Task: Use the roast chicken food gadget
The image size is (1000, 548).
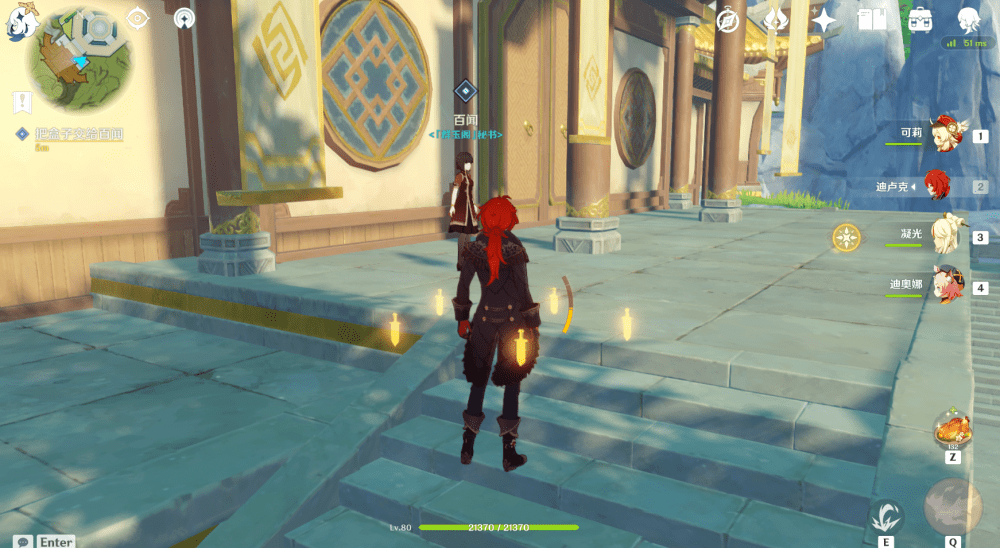Action: click(951, 430)
